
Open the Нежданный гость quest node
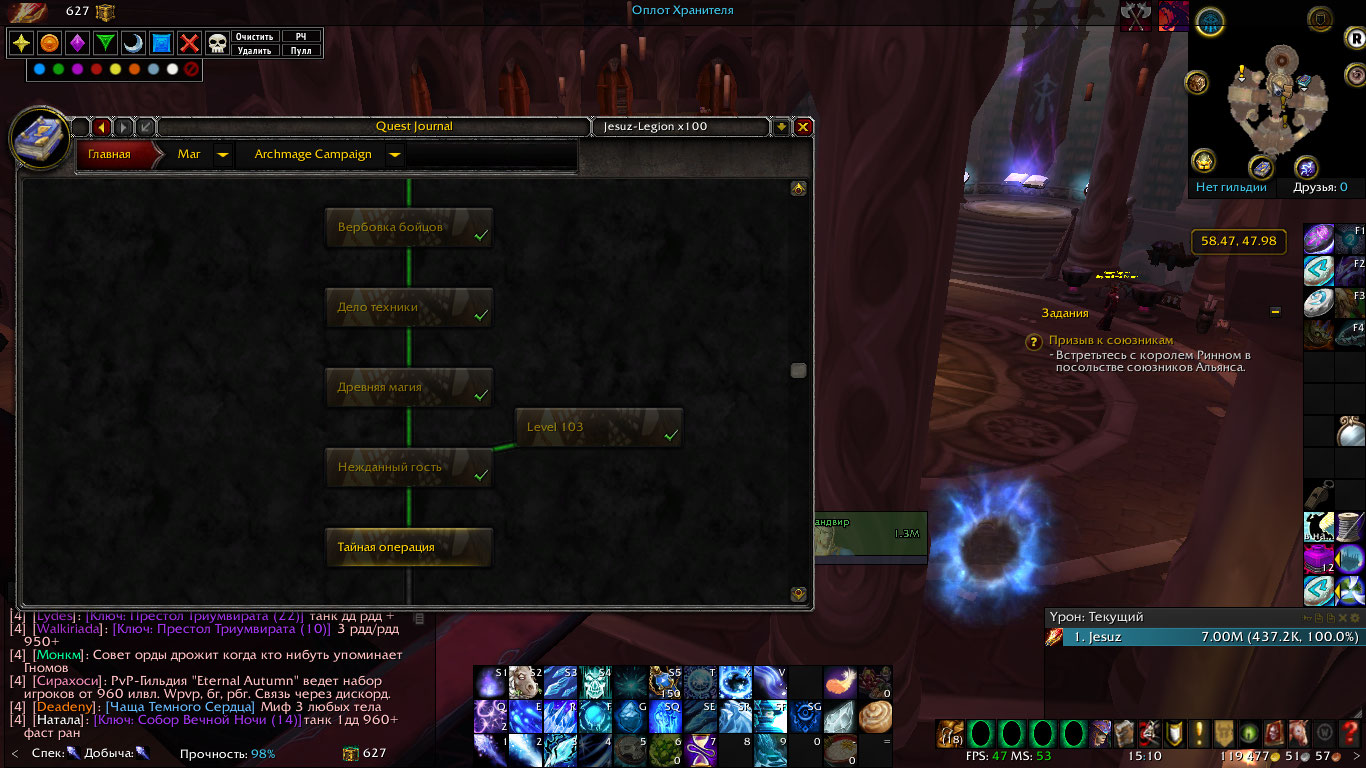click(x=409, y=467)
